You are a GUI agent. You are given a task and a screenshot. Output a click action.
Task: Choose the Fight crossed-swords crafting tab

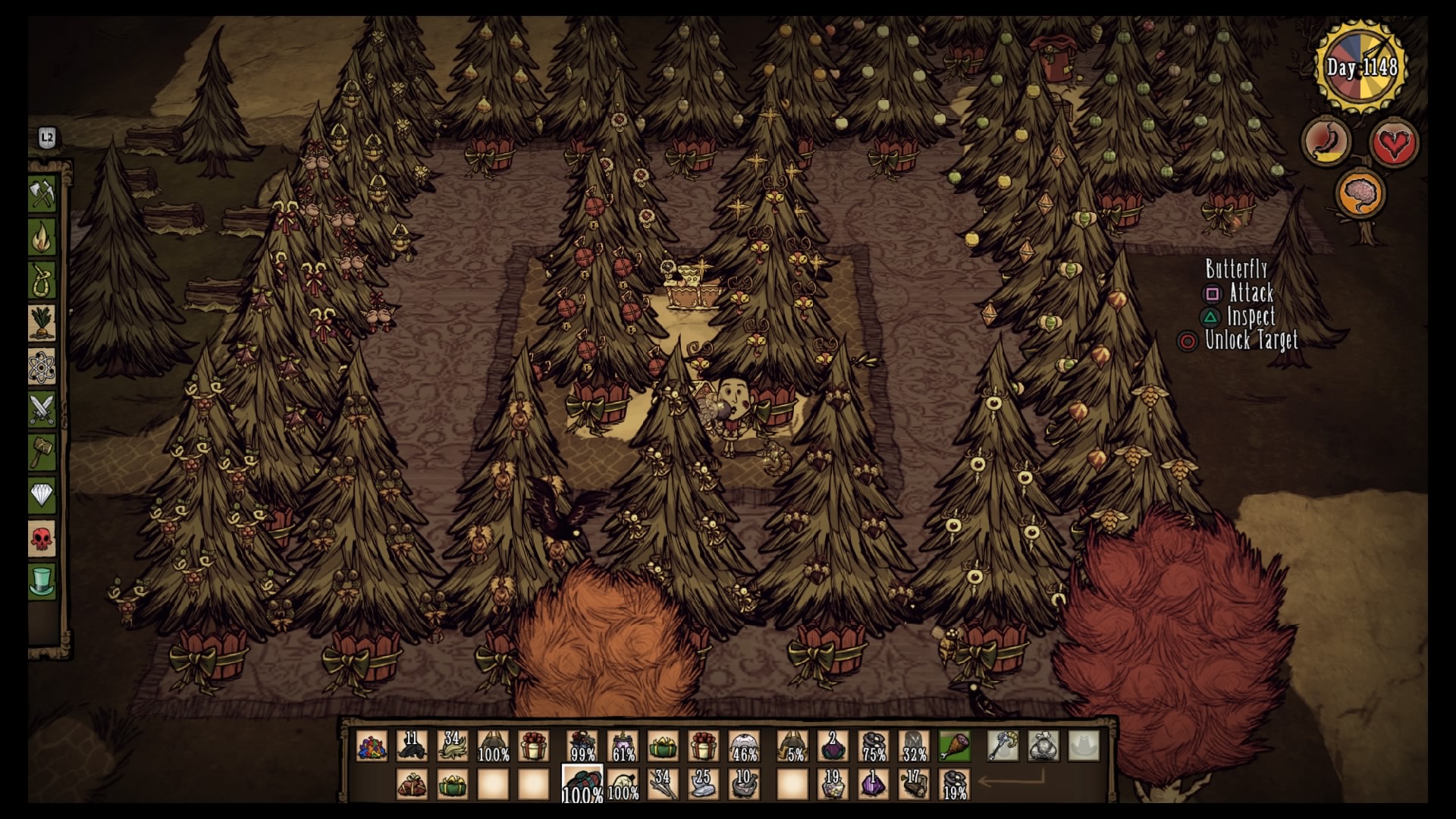coord(42,410)
